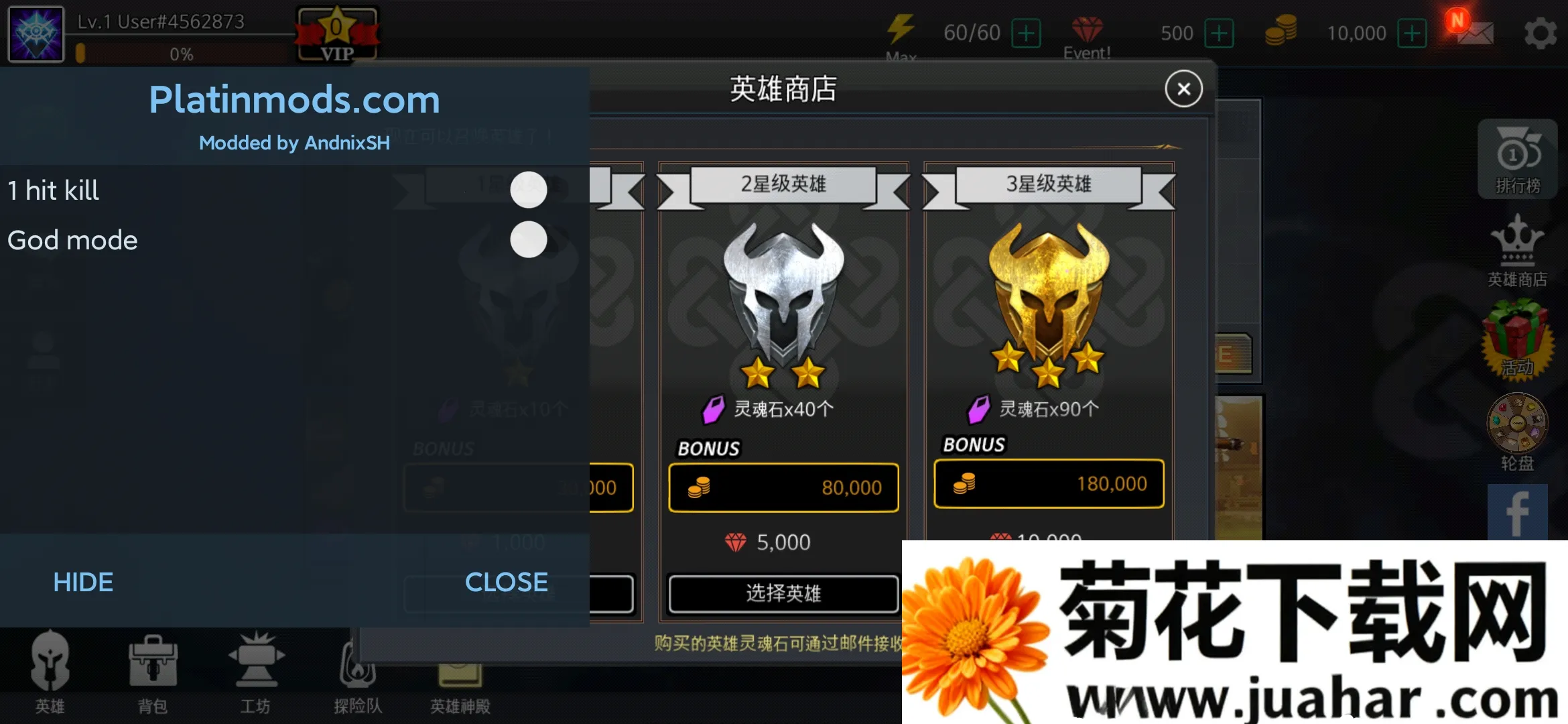Image resolution: width=1568 pixels, height=724 pixels.
Task: Enable the God mode toggle
Action: click(529, 240)
